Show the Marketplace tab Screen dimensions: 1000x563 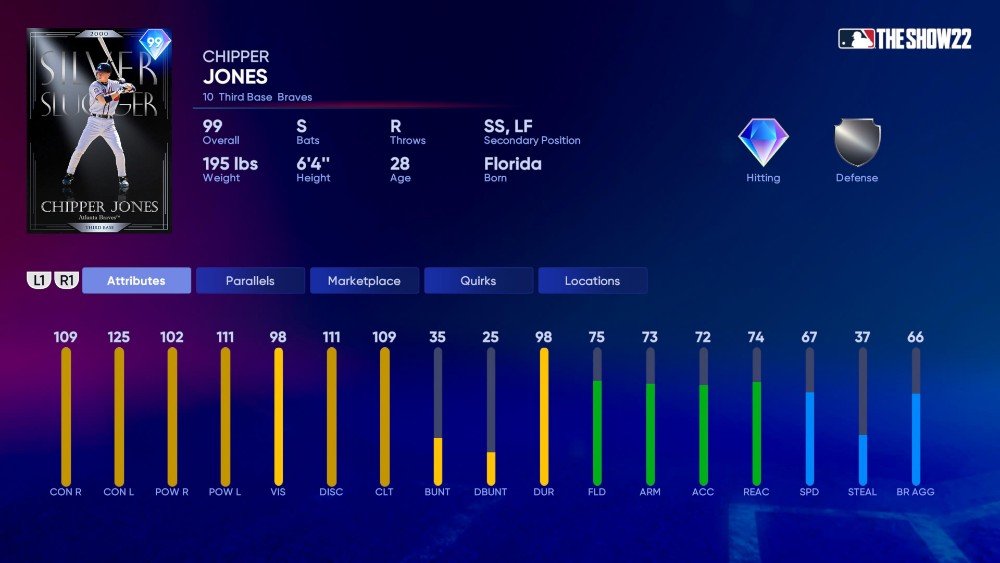tap(364, 281)
